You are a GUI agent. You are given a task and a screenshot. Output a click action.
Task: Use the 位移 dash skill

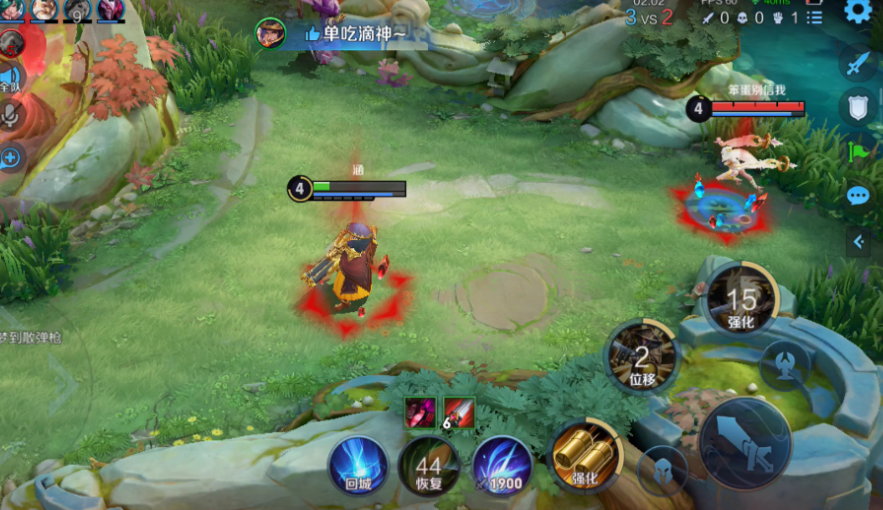[x=642, y=356]
